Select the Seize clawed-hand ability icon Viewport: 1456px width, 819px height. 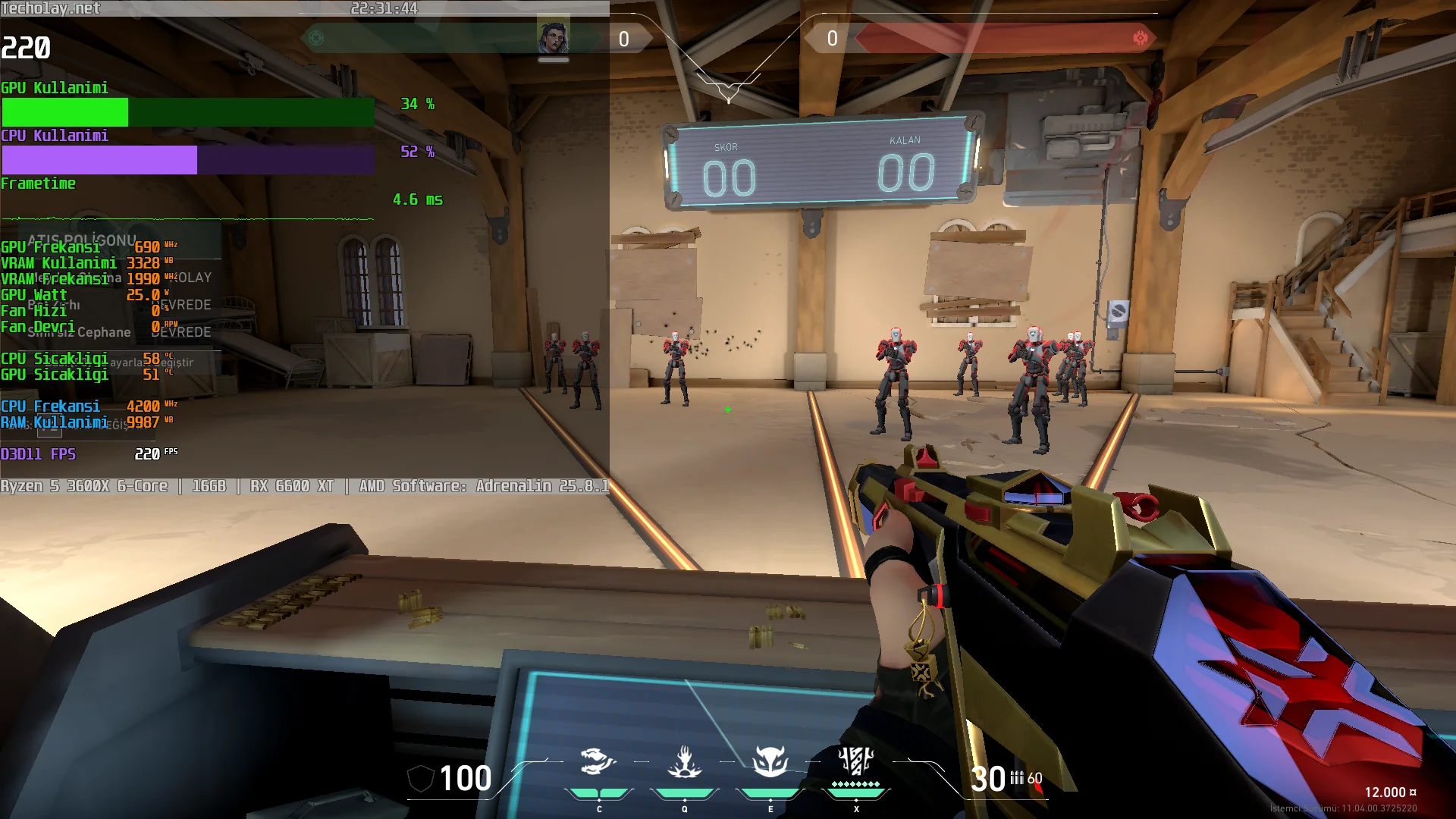pos(684,761)
